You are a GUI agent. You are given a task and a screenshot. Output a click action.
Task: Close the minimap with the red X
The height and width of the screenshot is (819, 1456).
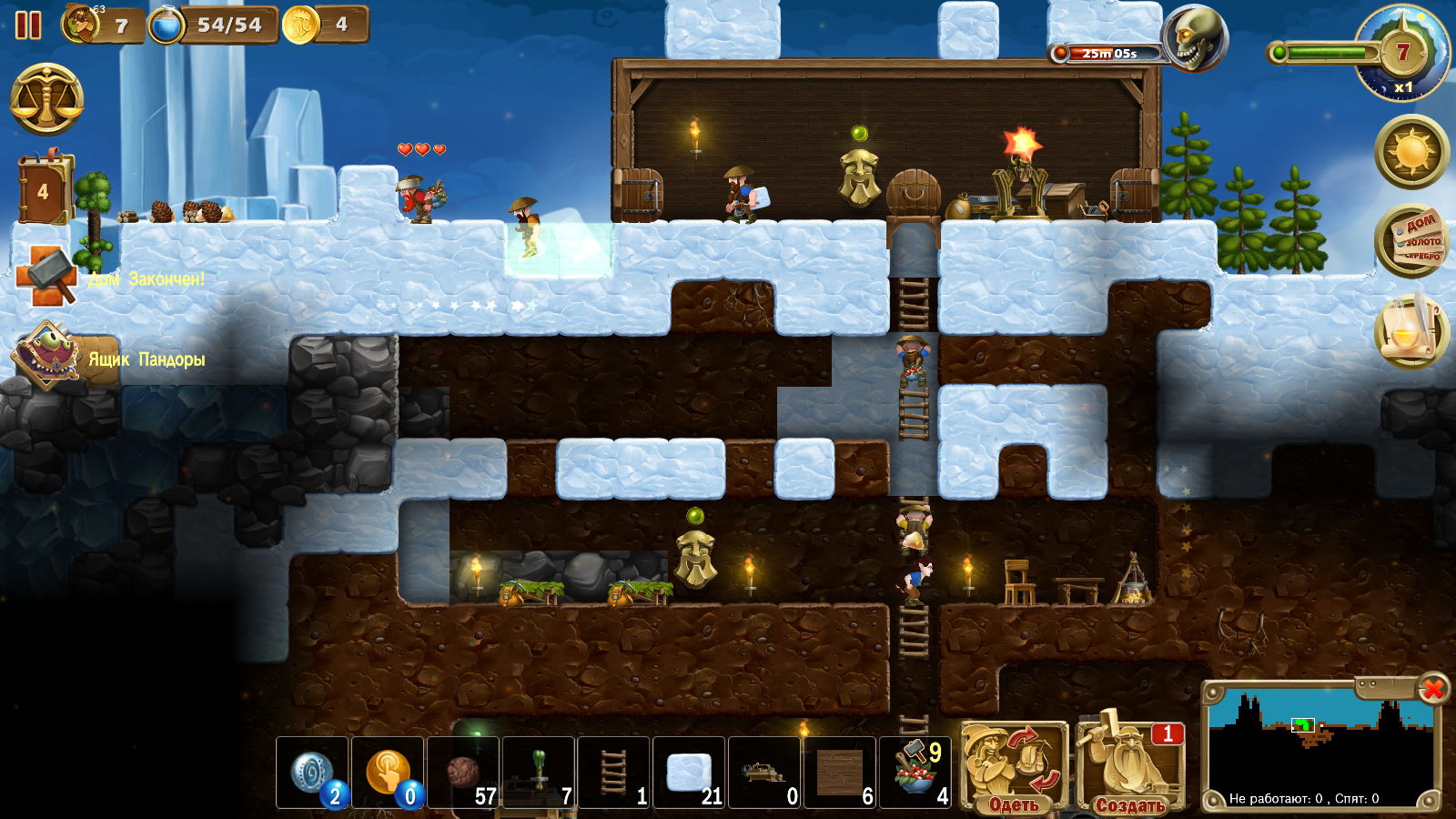pyautogui.click(x=1432, y=689)
